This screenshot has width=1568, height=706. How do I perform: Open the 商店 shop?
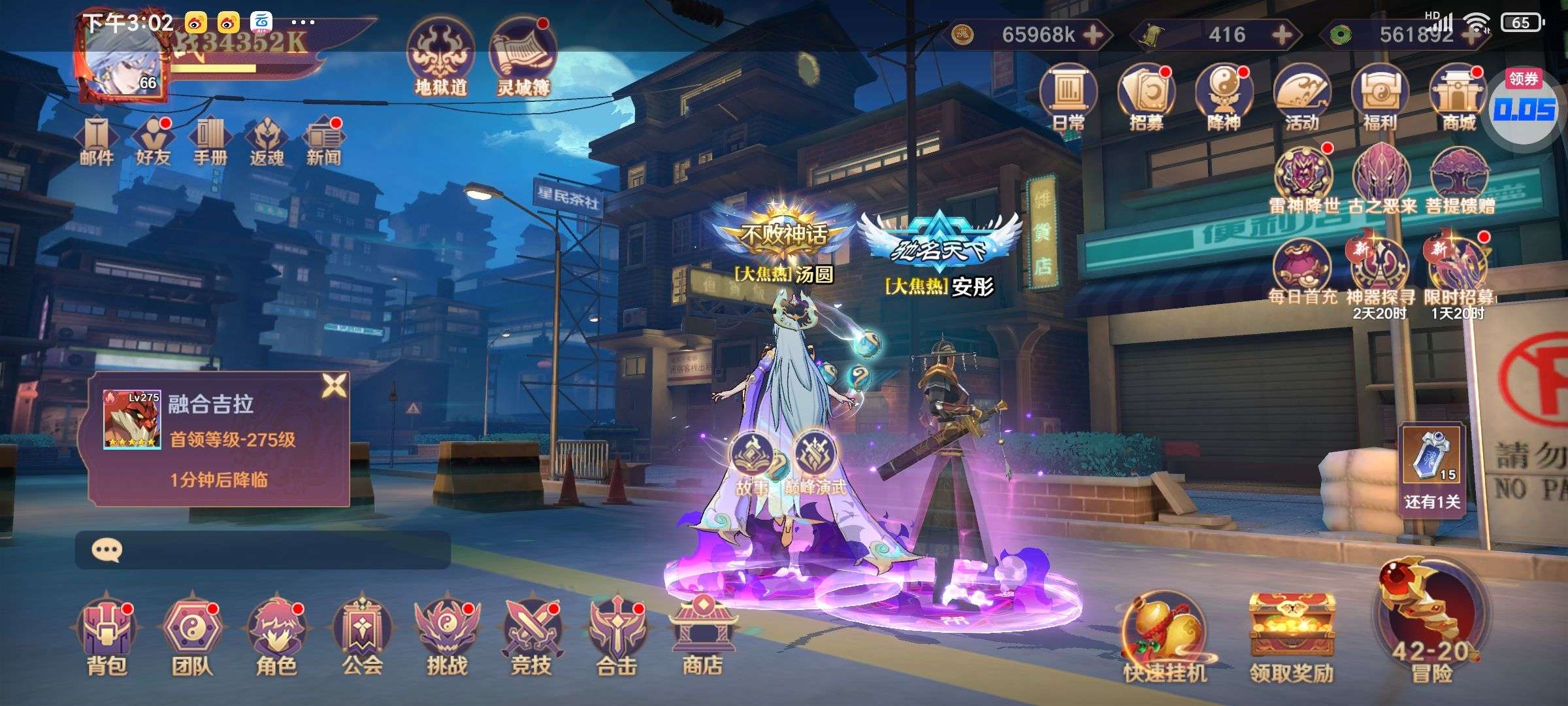coord(702,635)
